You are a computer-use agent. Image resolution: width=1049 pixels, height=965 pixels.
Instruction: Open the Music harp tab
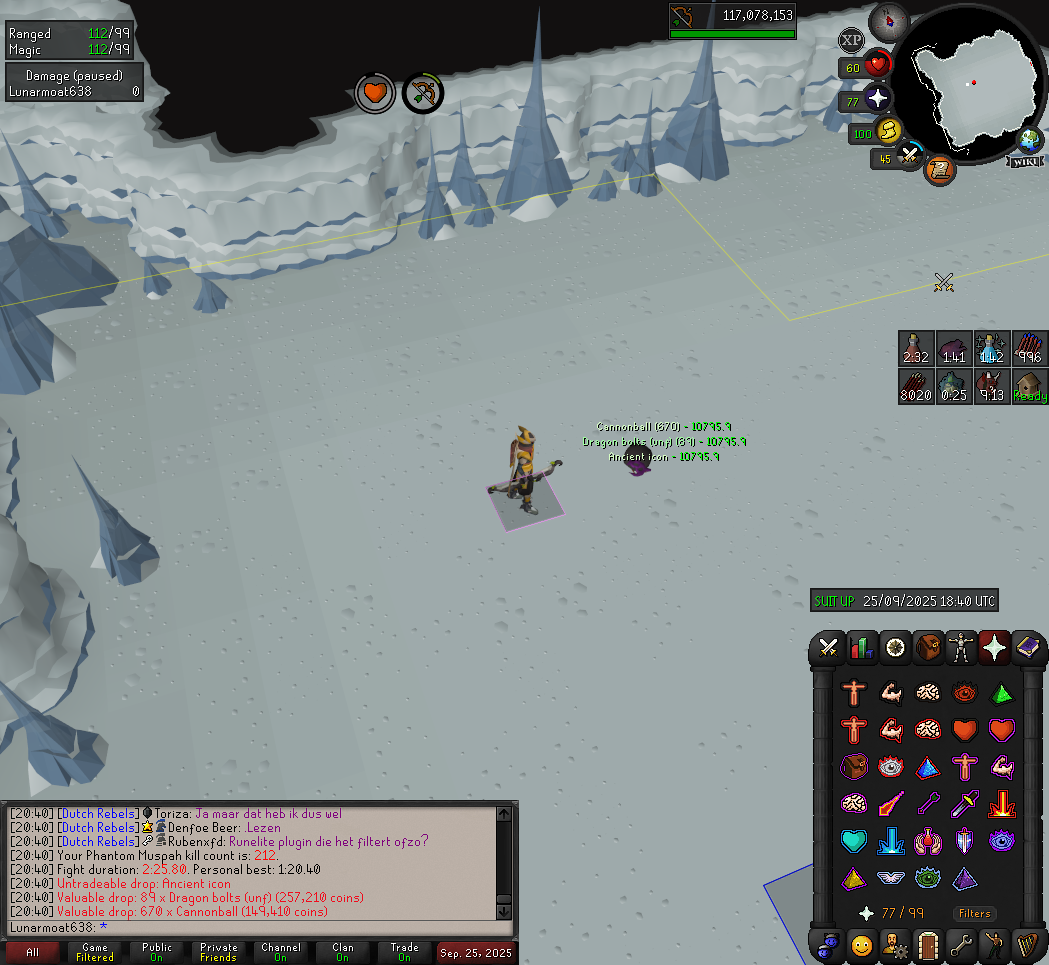(x=1027, y=943)
